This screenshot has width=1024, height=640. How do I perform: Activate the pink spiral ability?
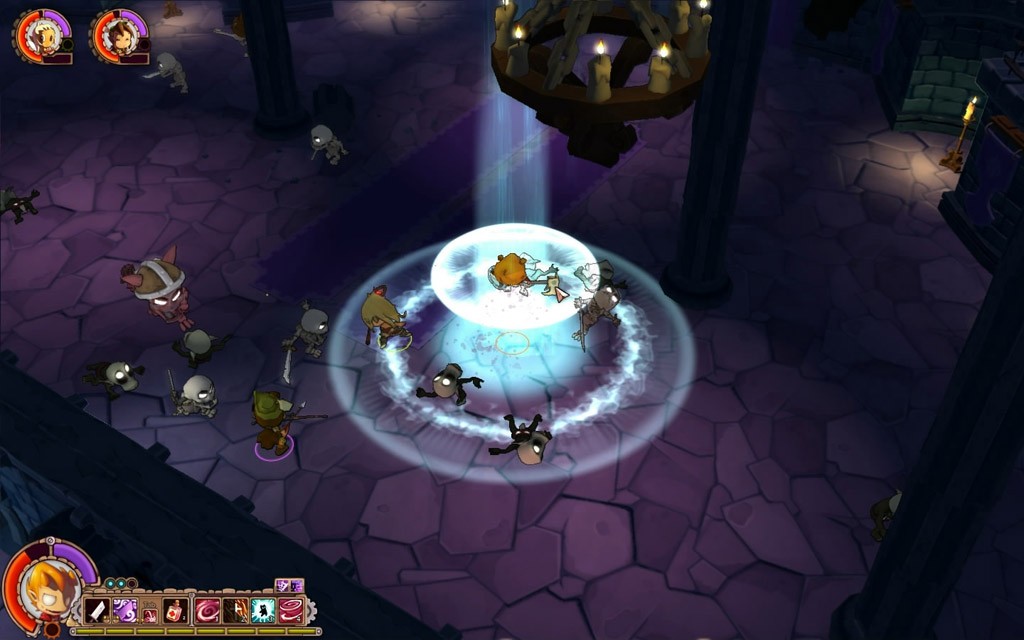pyautogui.click(x=208, y=610)
